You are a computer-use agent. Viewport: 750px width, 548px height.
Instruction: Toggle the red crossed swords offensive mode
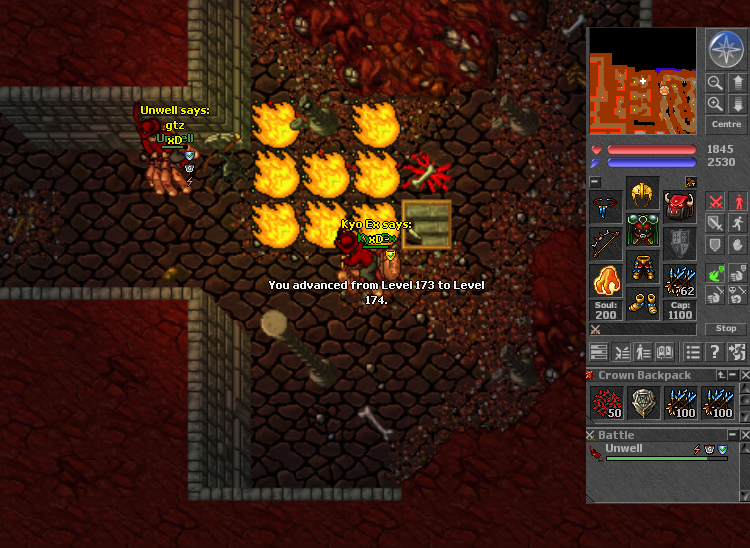click(714, 201)
